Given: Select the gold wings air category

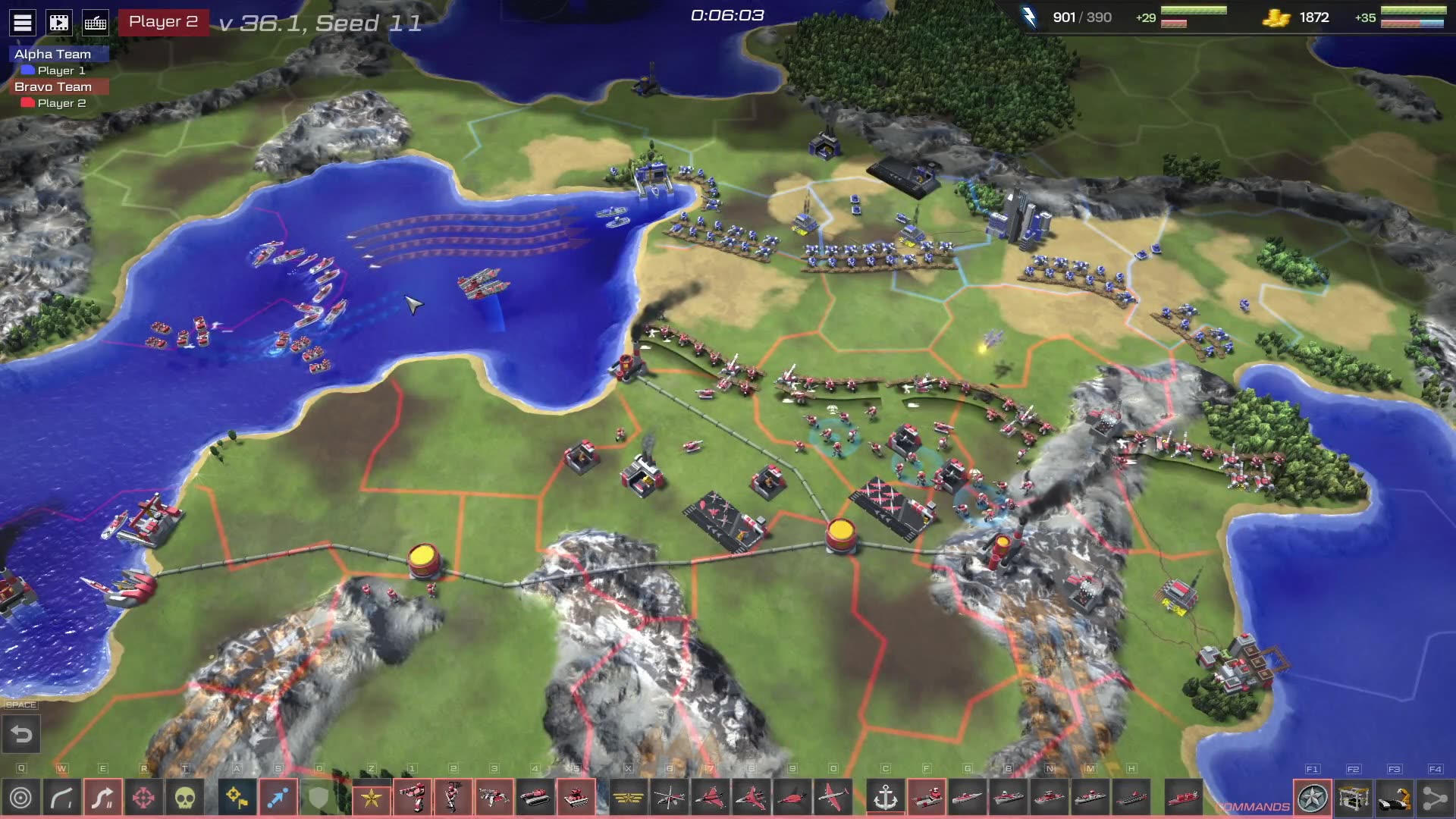Looking at the screenshot, I should click(x=629, y=798).
